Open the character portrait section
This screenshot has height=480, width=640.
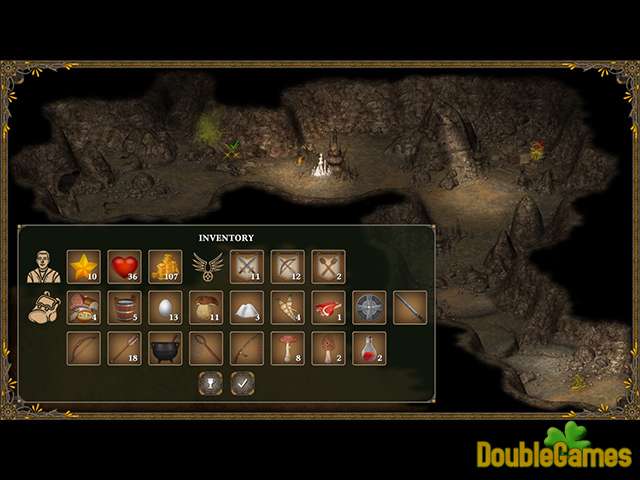(x=39, y=267)
